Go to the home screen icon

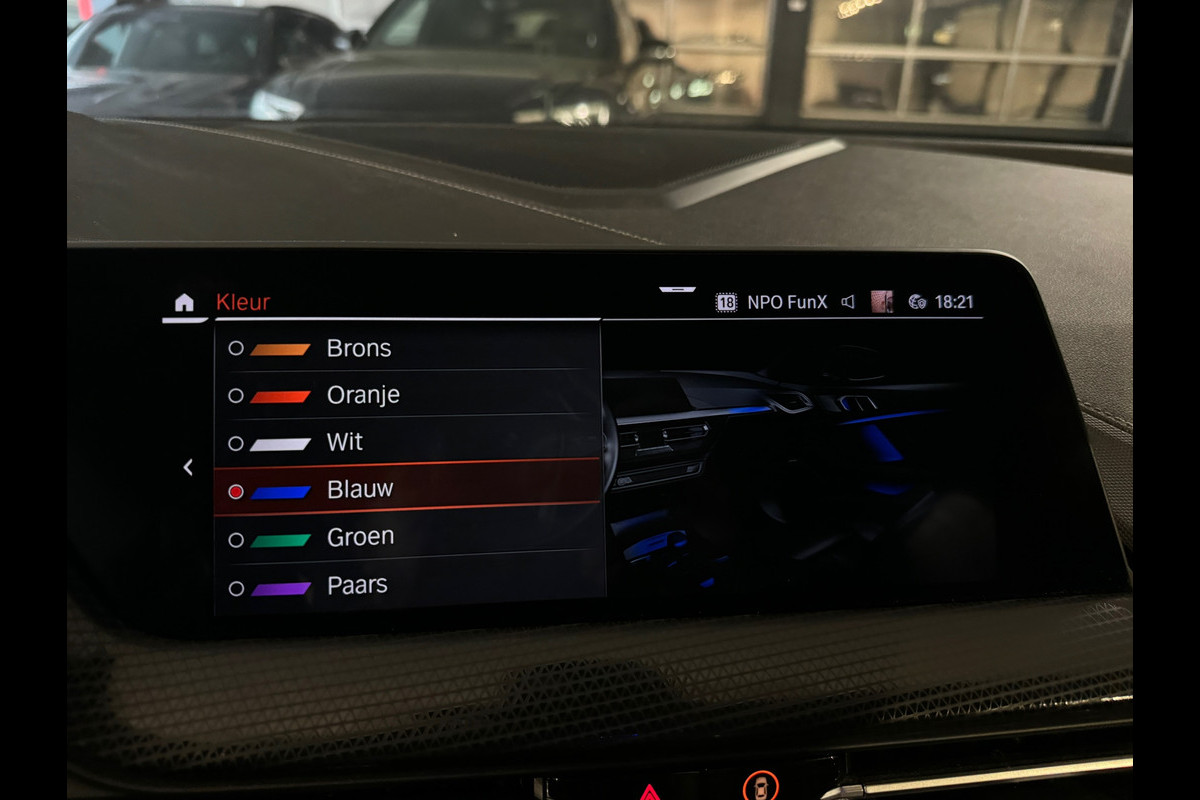point(184,302)
